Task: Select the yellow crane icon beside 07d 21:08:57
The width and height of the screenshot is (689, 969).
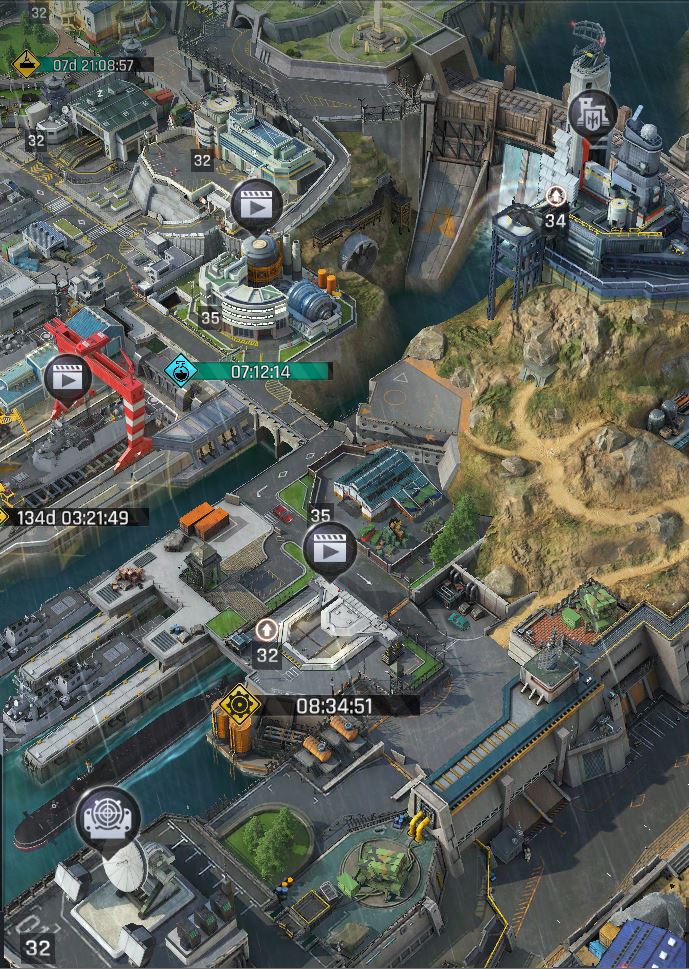Action: tap(25, 65)
